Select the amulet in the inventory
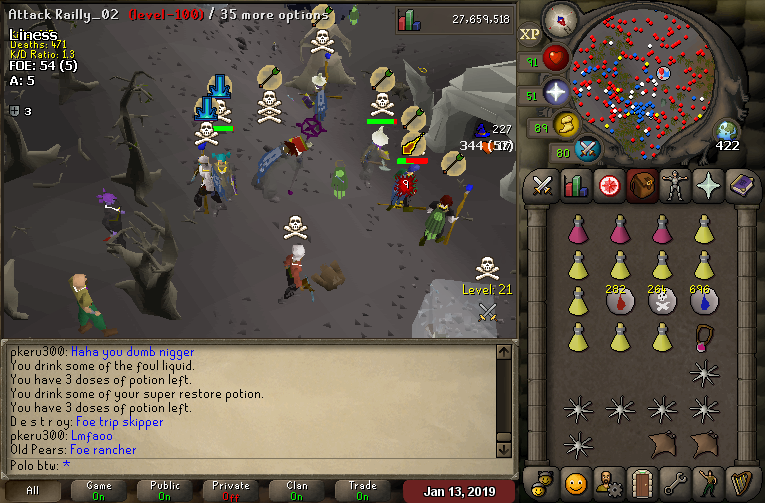Image resolution: width=765 pixels, height=503 pixels. coord(705,336)
